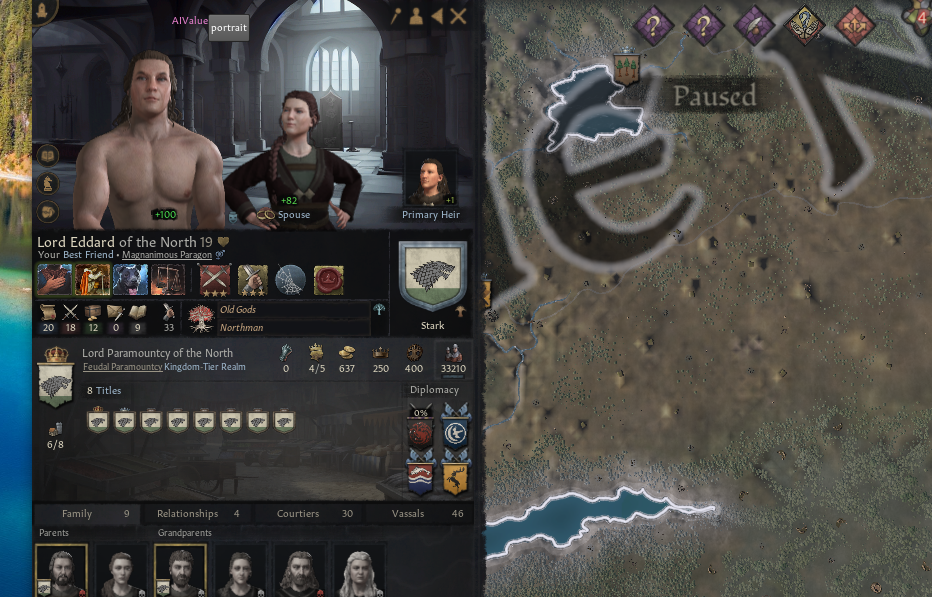
Task: Switch to the Relationships tab
Action: (187, 514)
